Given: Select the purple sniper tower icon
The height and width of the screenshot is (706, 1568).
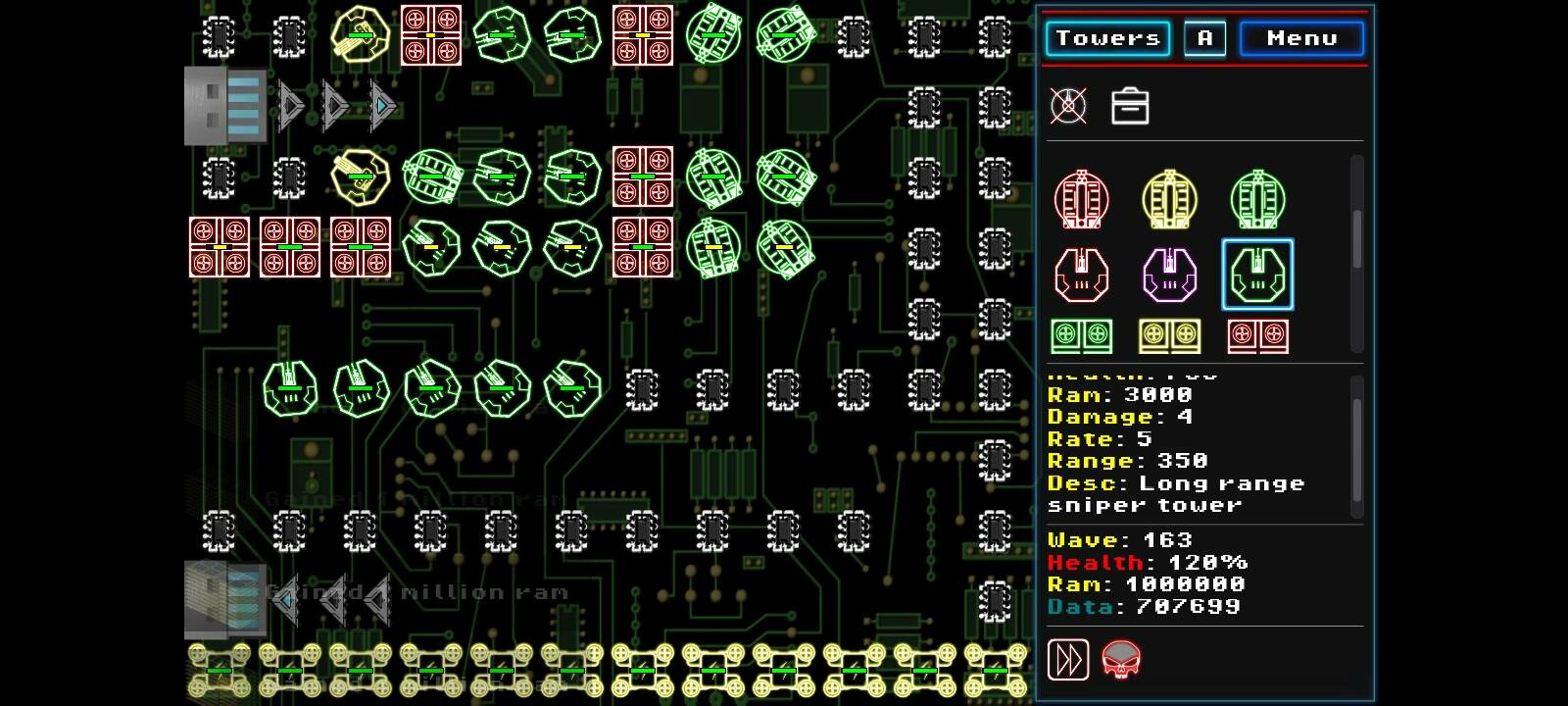Looking at the screenshot, I should coord(1169,275).
